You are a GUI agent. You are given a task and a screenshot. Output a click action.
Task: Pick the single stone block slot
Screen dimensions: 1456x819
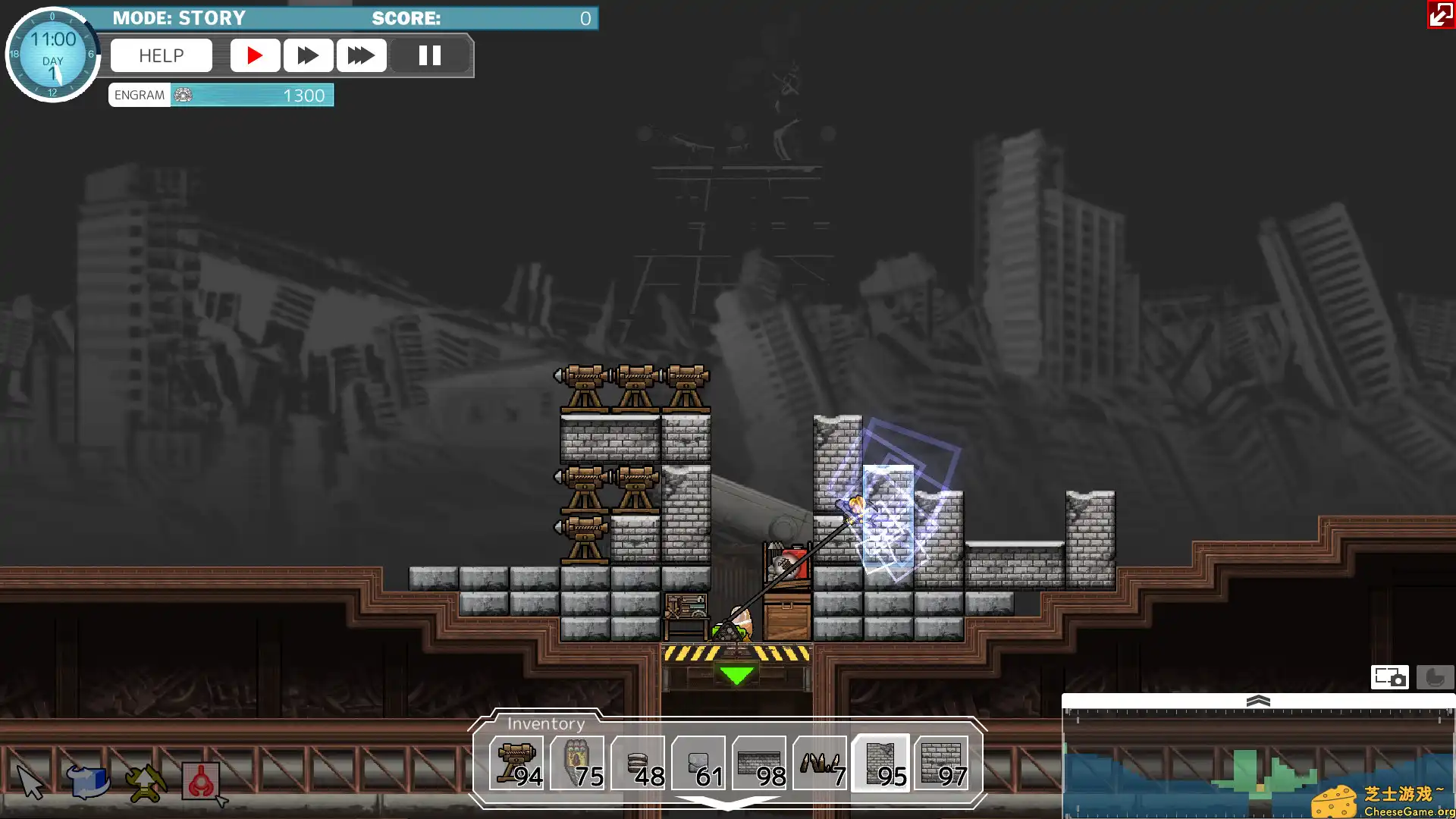698,763
